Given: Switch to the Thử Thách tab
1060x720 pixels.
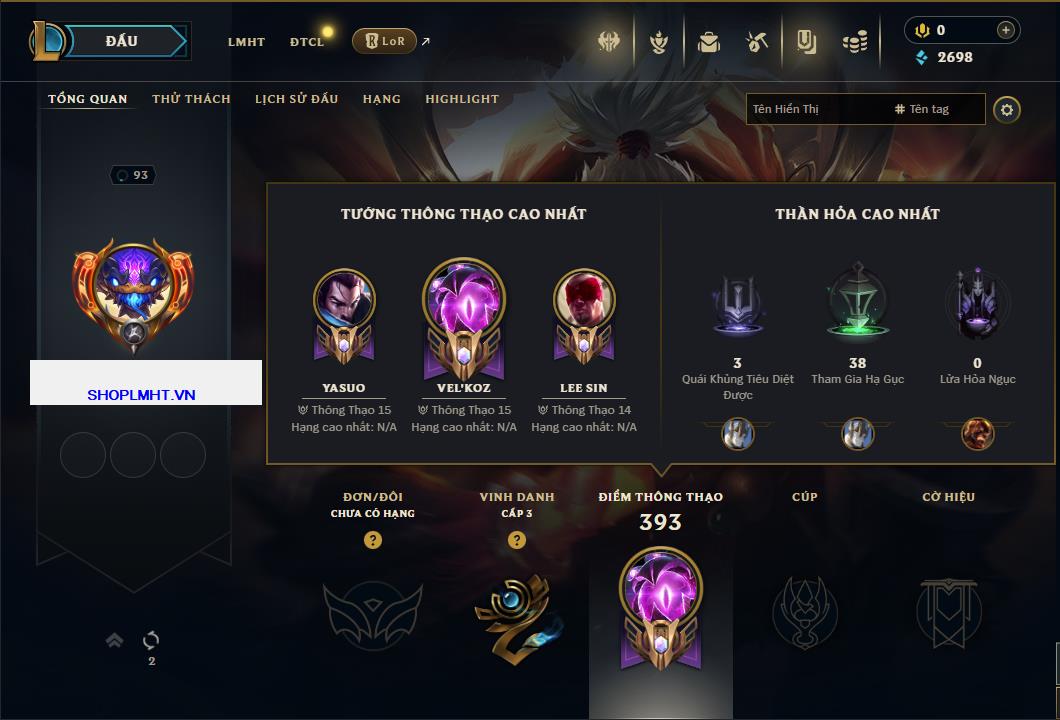Looking at the screenshot, I should click(x=191, y=99).
